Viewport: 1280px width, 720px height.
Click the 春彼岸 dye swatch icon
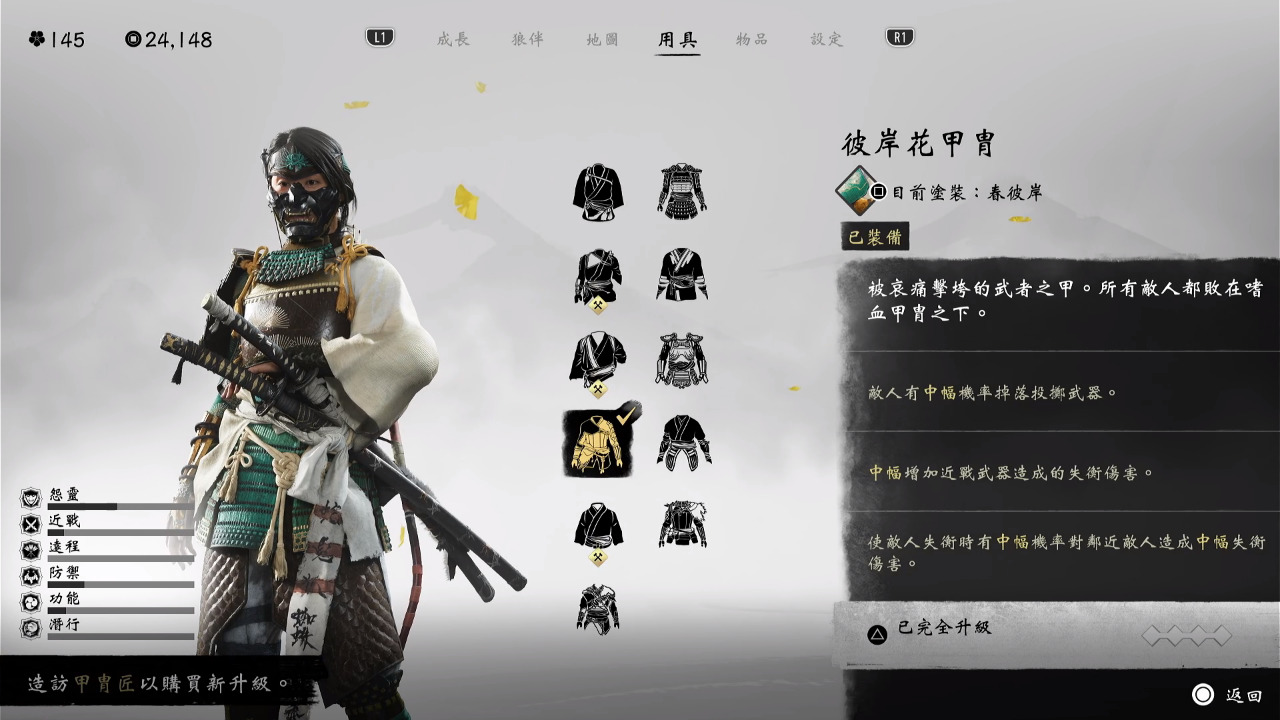tap(857, 190)
